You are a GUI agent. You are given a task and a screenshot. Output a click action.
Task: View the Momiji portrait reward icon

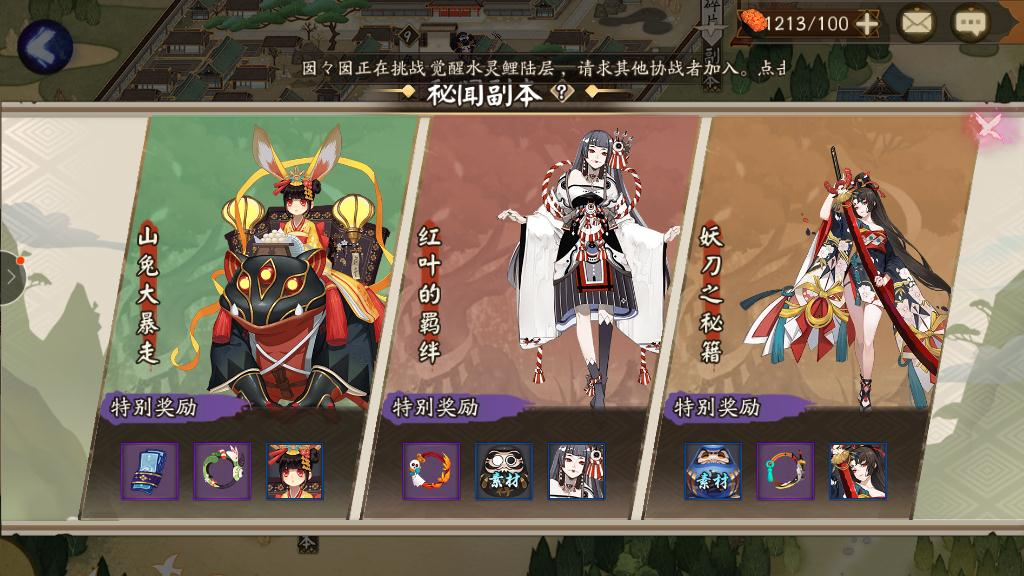[577, 471]
